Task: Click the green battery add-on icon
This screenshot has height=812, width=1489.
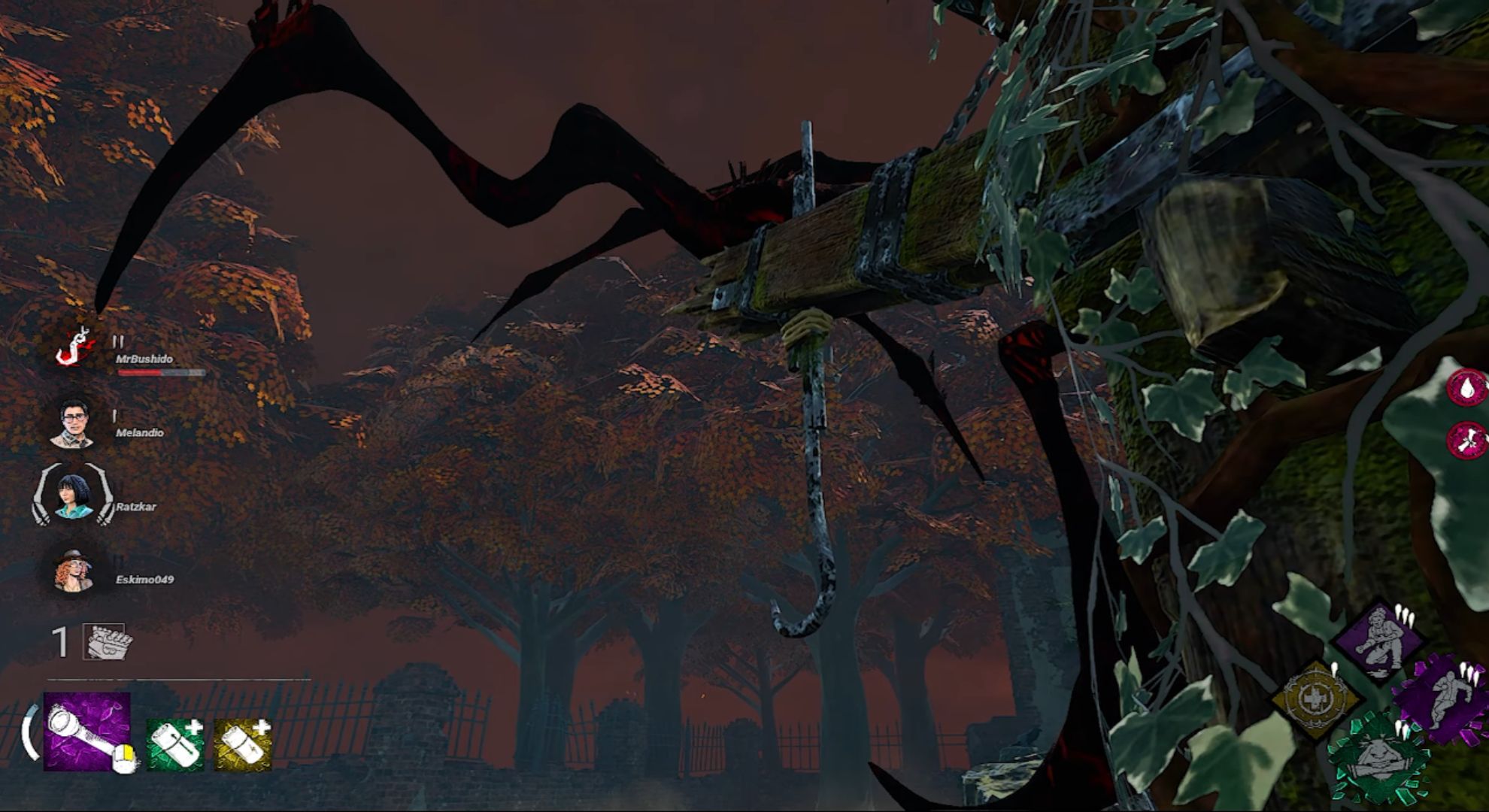Action: coord(174,744)
